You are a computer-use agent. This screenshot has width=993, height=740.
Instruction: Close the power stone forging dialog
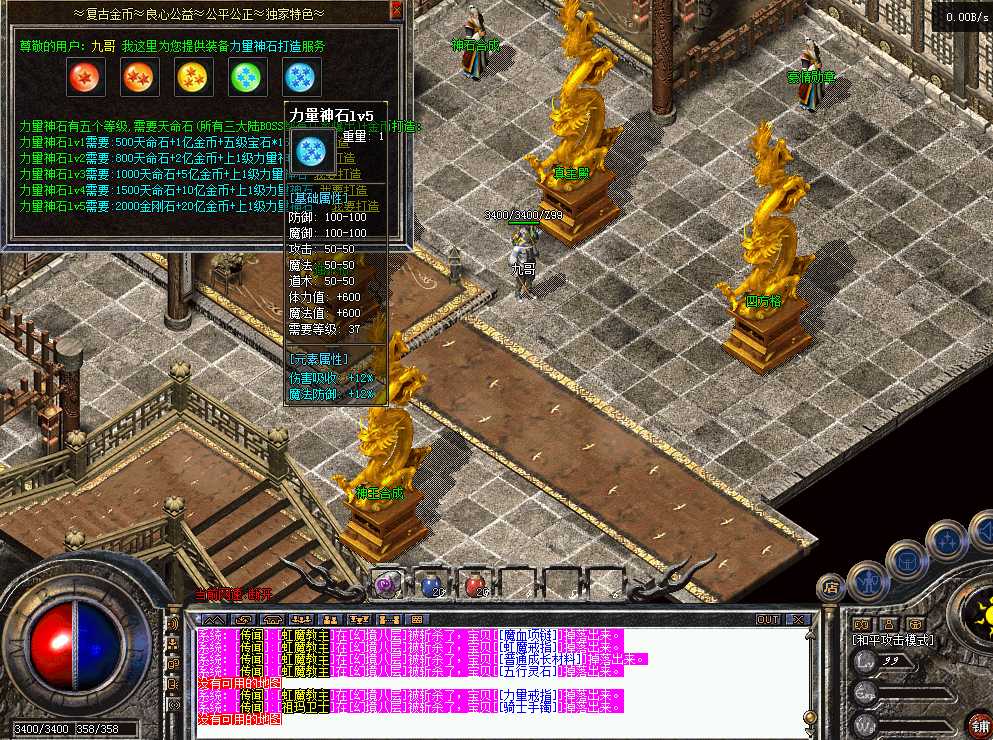click(x=396, y=10)
